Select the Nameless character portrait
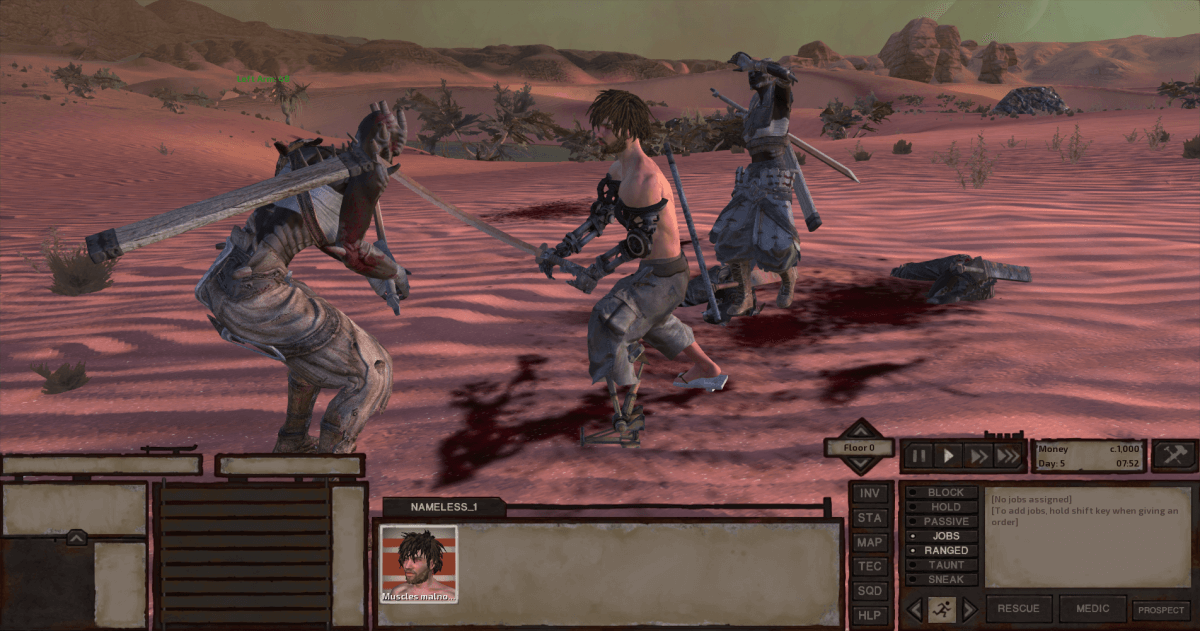The image size is (1200, 631). (419, 564)
